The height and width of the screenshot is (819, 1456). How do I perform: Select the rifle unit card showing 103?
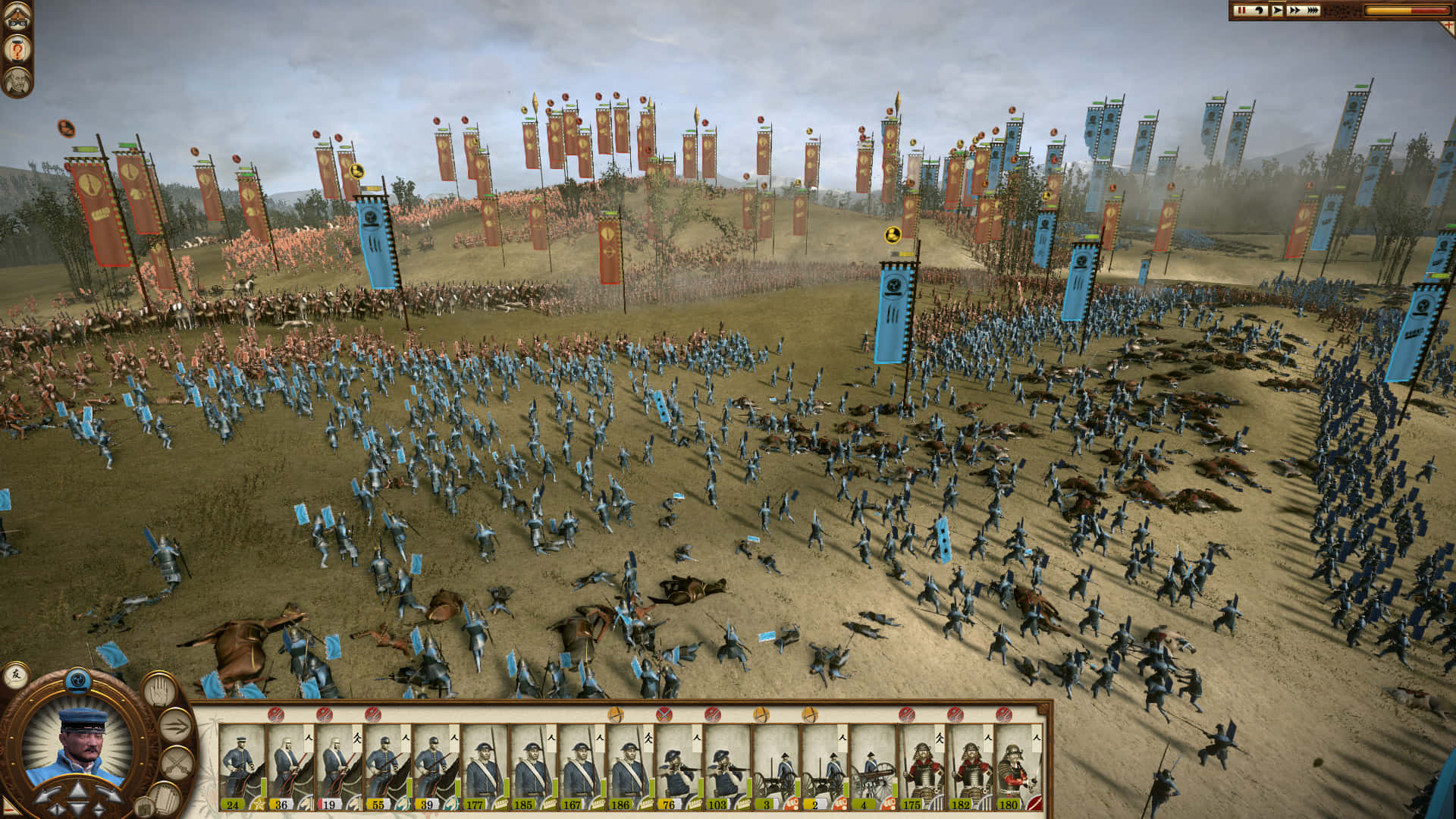727,767
